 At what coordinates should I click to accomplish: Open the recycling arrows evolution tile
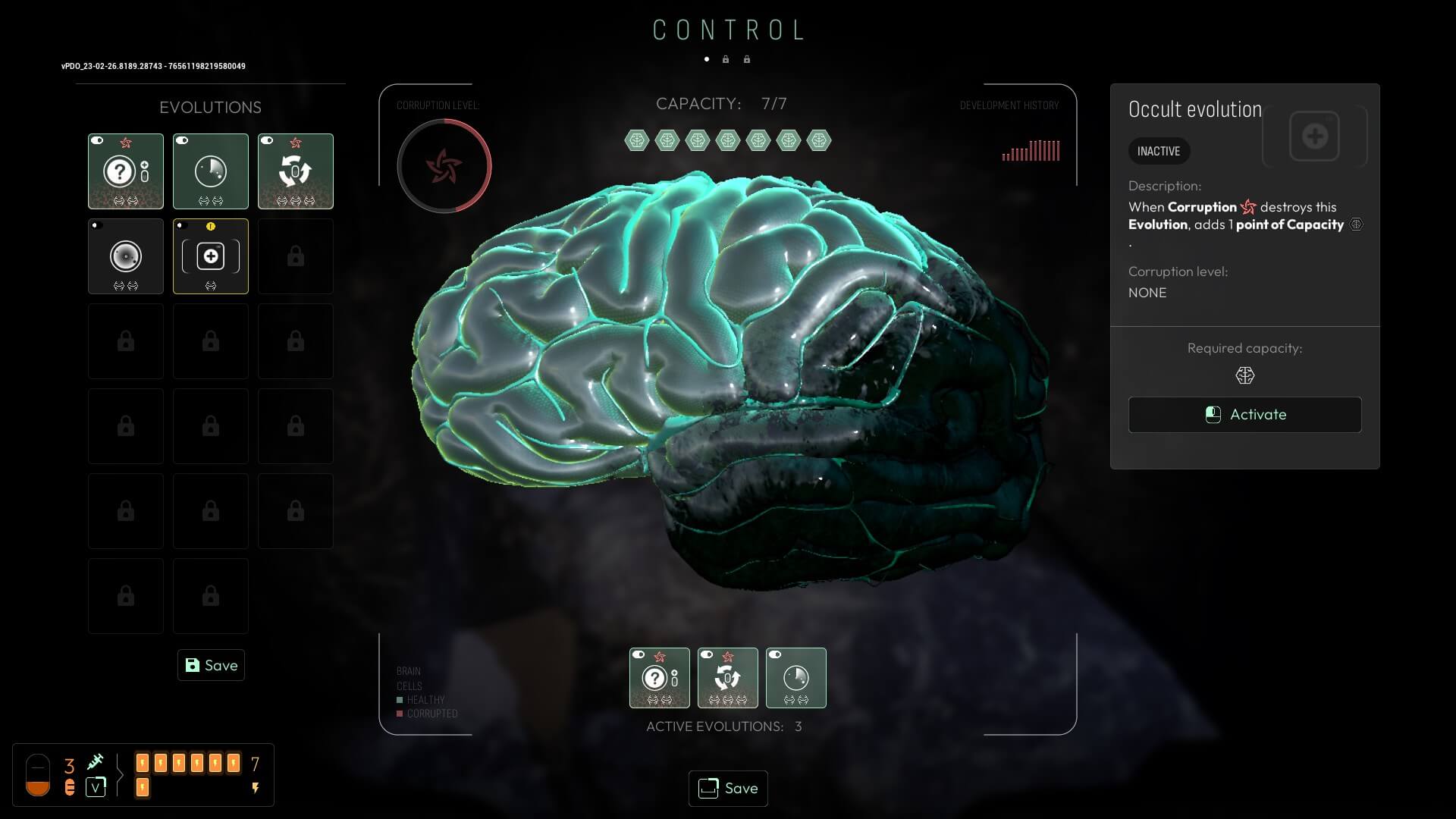point(296,171)
